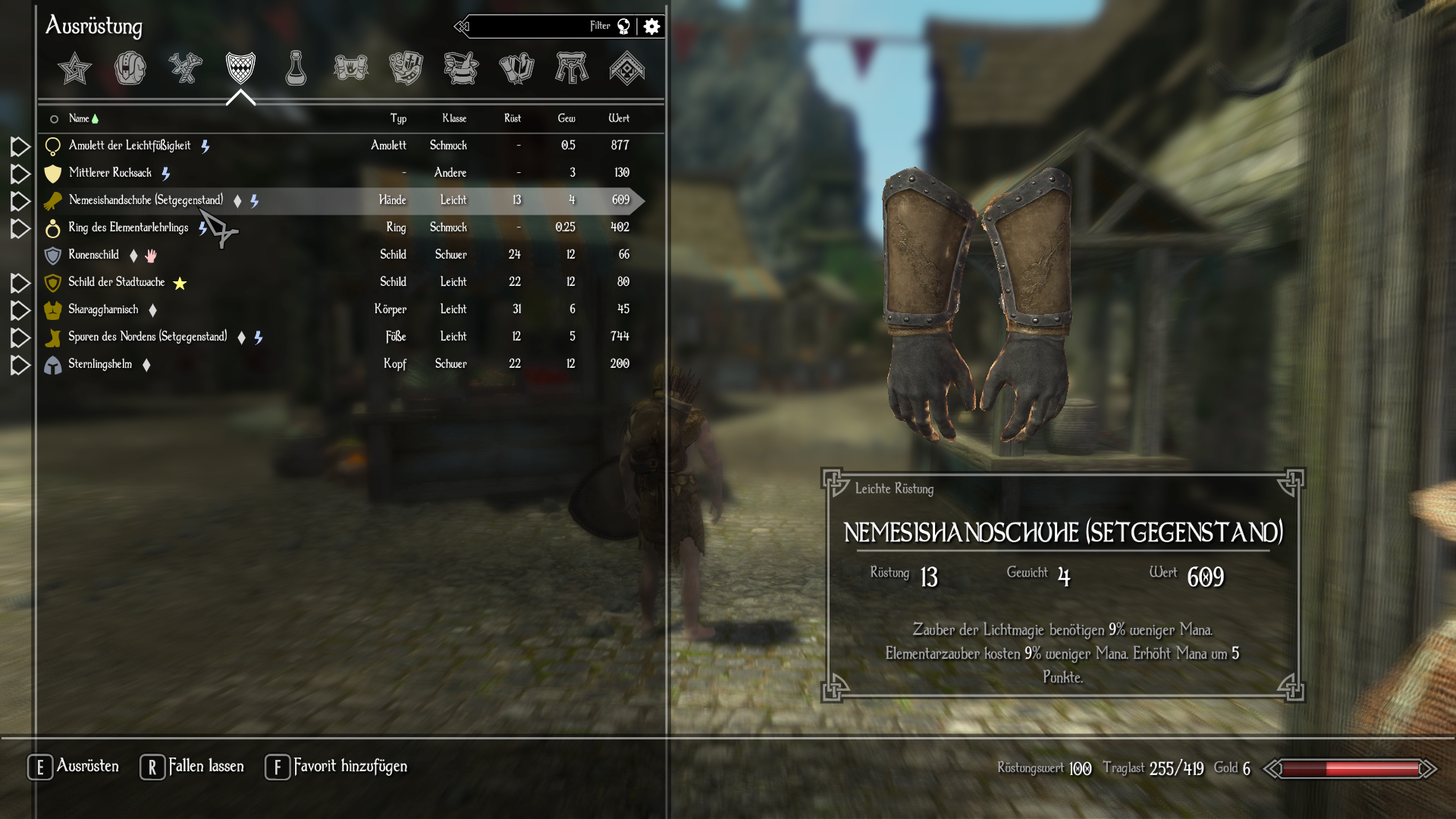Sort the list by Wert column

tap(619, 118)
